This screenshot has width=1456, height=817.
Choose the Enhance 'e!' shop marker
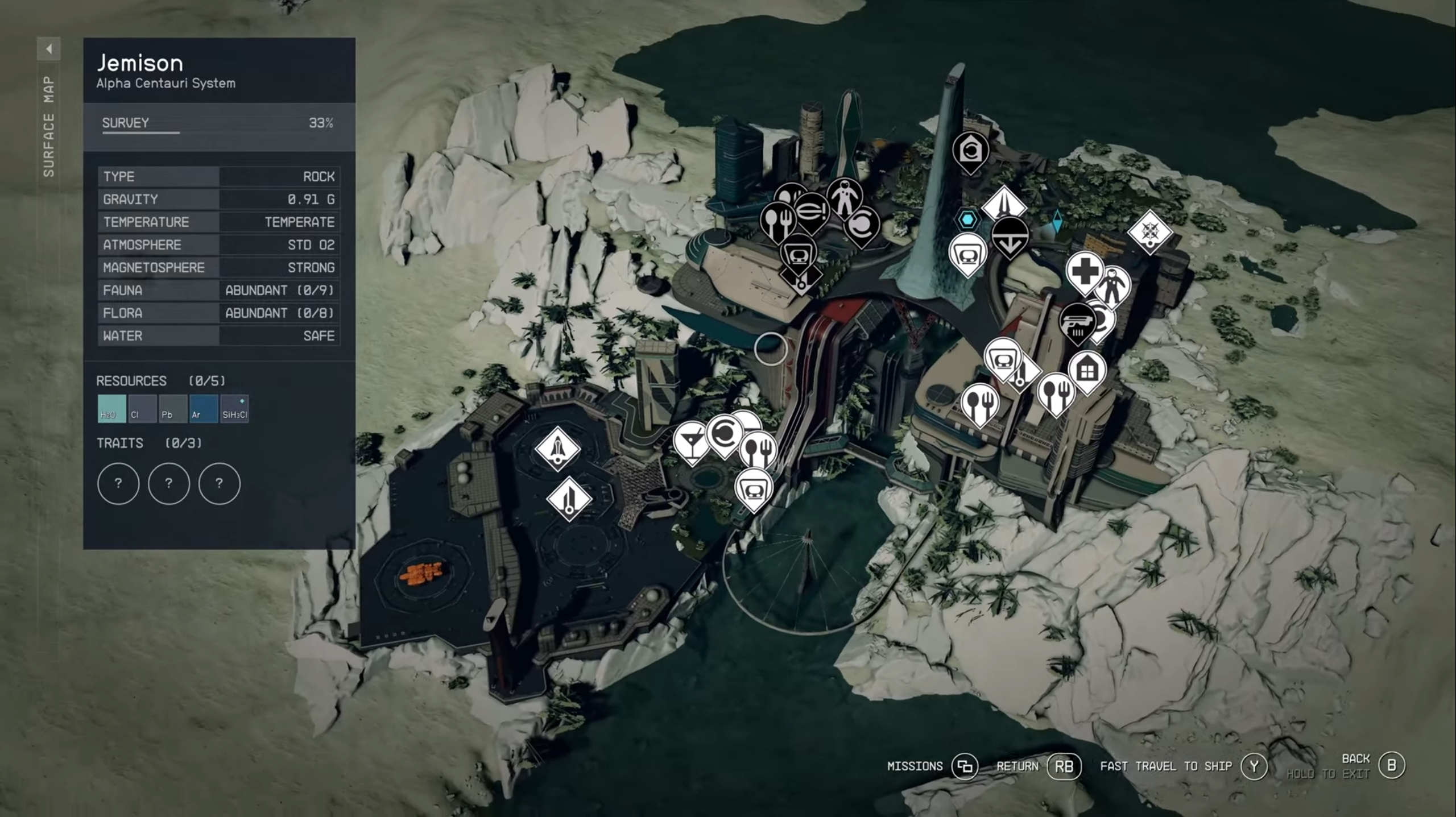[811, 211]
